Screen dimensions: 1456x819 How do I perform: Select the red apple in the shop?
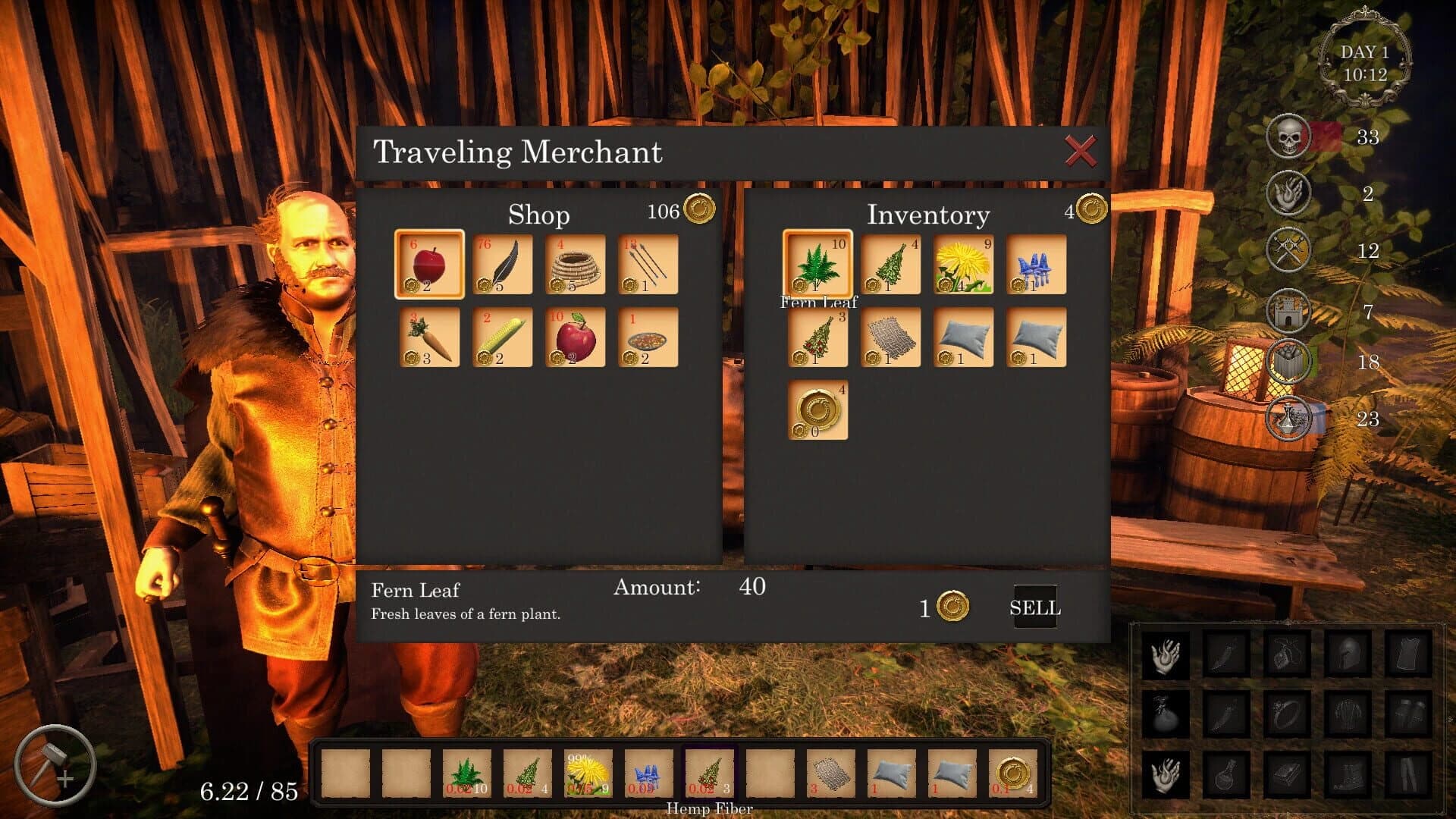point(428,264)
